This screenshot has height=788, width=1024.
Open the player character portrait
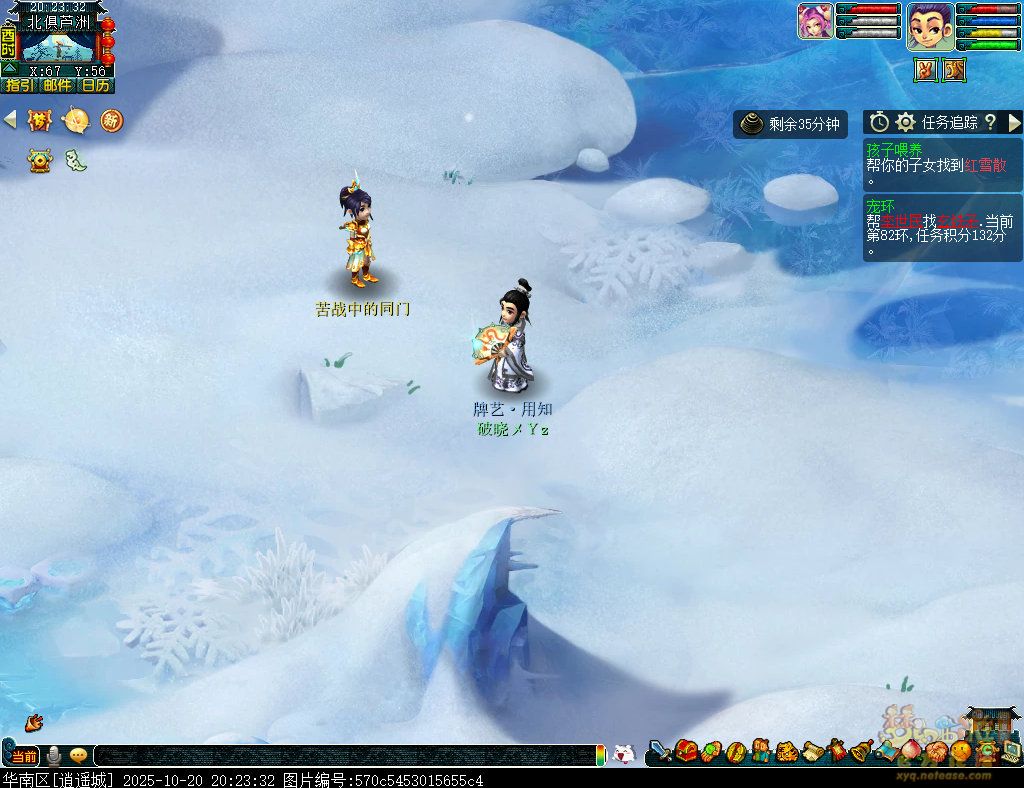tap(929, 25)
